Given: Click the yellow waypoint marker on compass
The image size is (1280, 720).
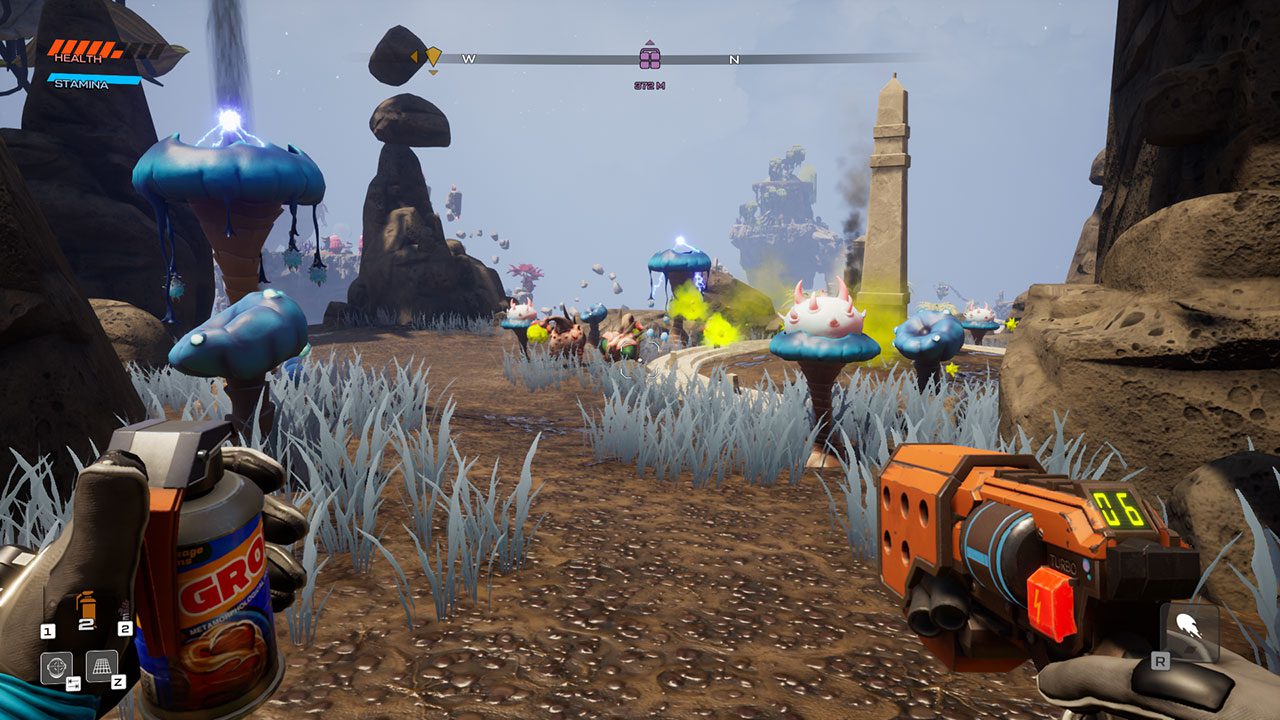Looking at the screenshot, I should (x=433, y=56).
